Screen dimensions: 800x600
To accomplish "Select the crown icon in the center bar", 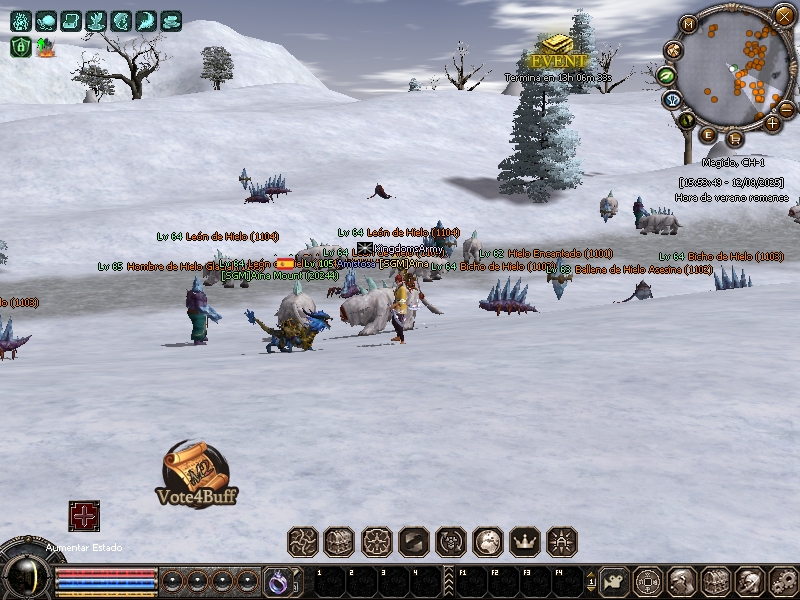I will (x=525, y=542).
